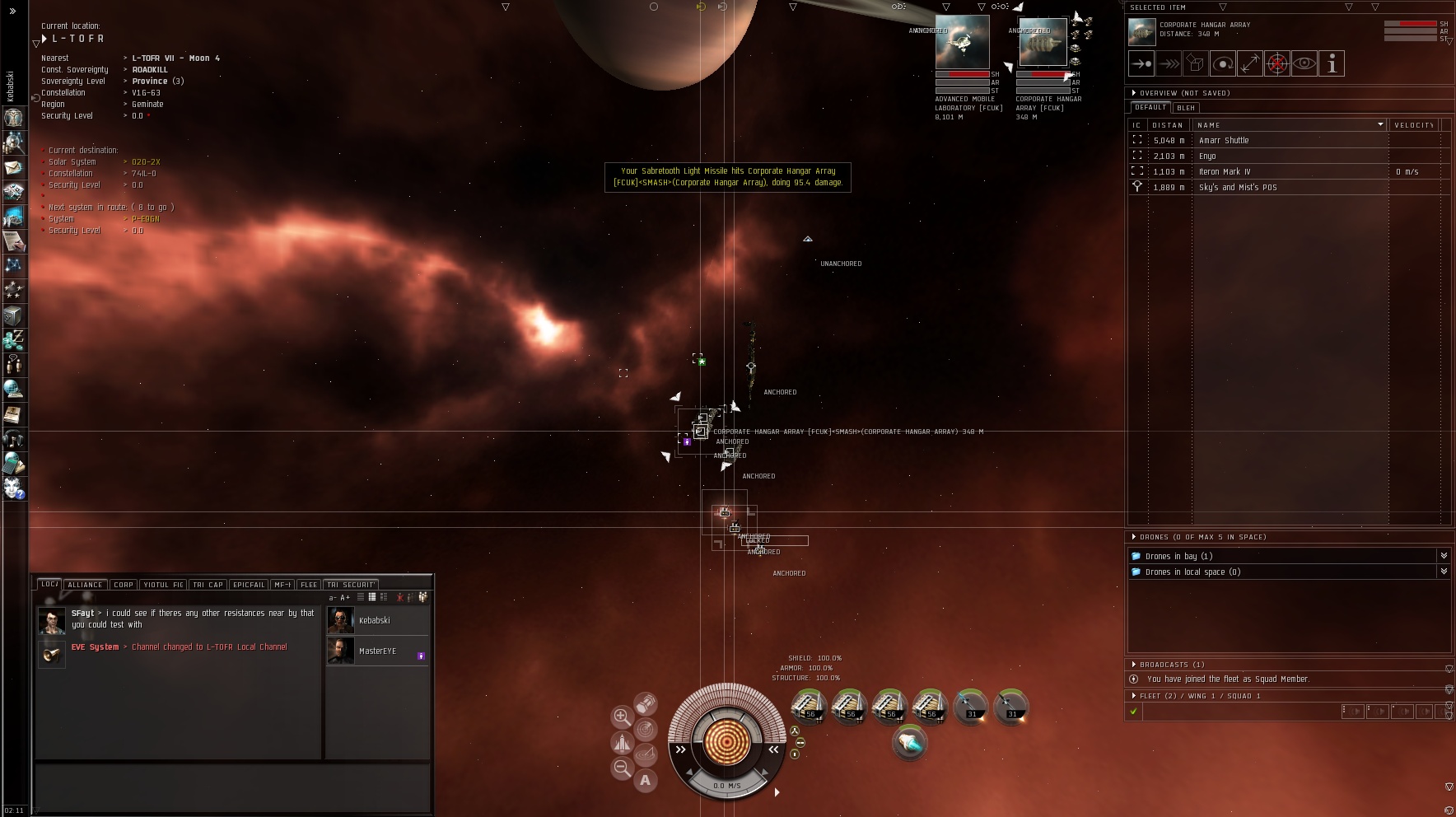Image resolution: width=1456 pixels, height=817 pixels.
Task: Switch to the BLEH overview tab
Action: coord(1186,108)
